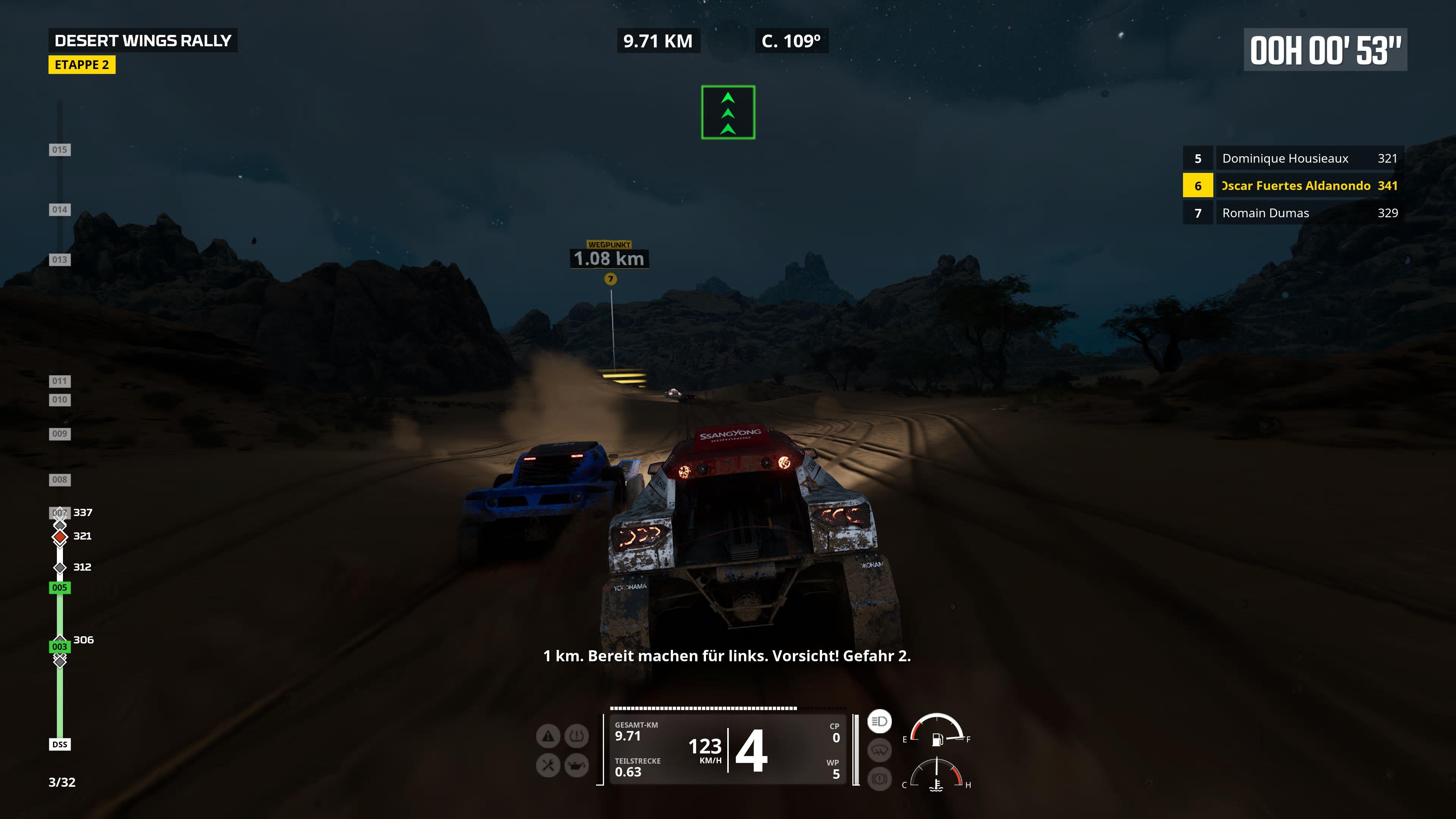Toggle the headlights indicator icon
This screenshot has width=1456, height=819.
coord(879,722)
